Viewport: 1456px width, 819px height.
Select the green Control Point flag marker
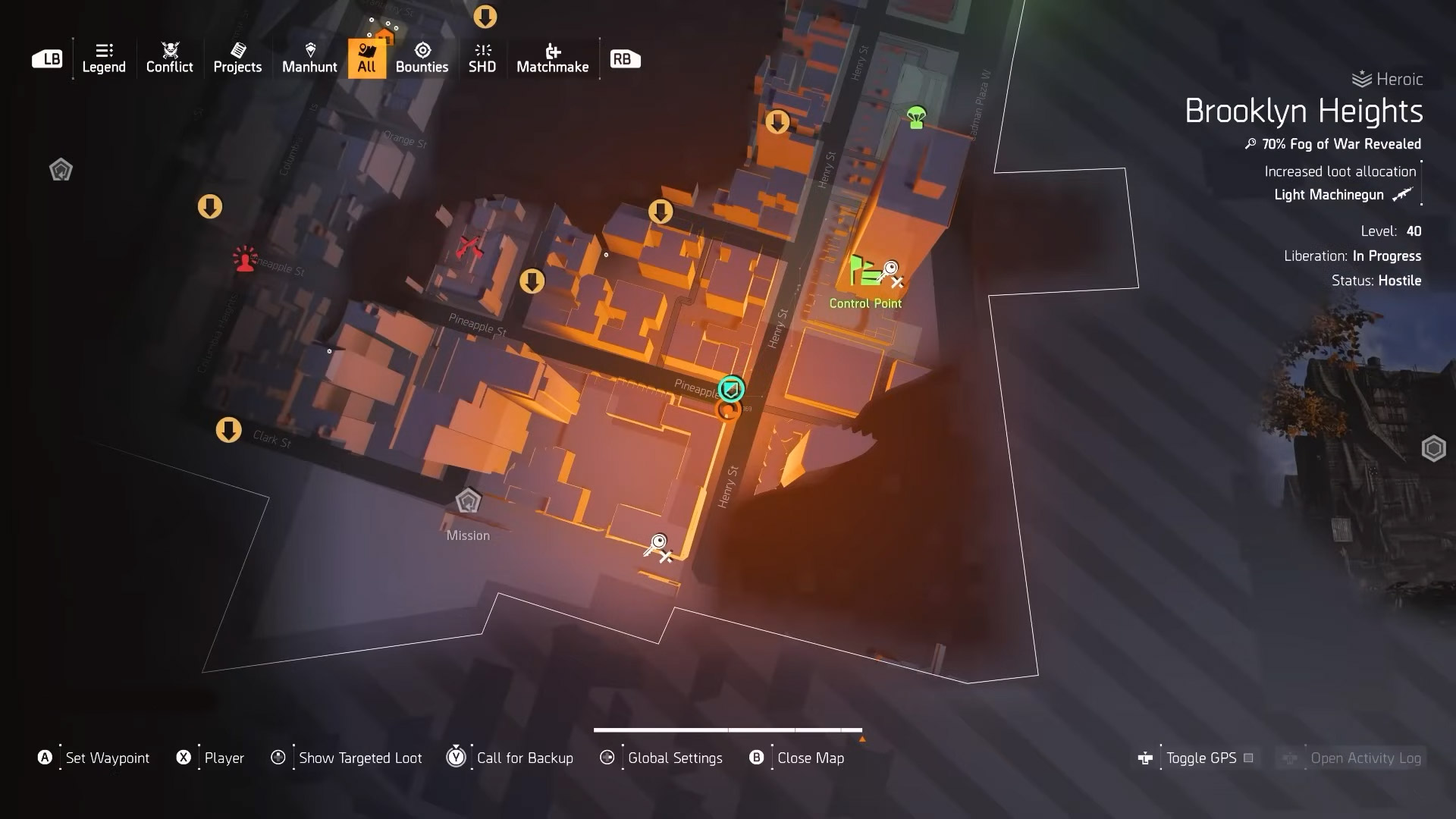pos(863,270)
